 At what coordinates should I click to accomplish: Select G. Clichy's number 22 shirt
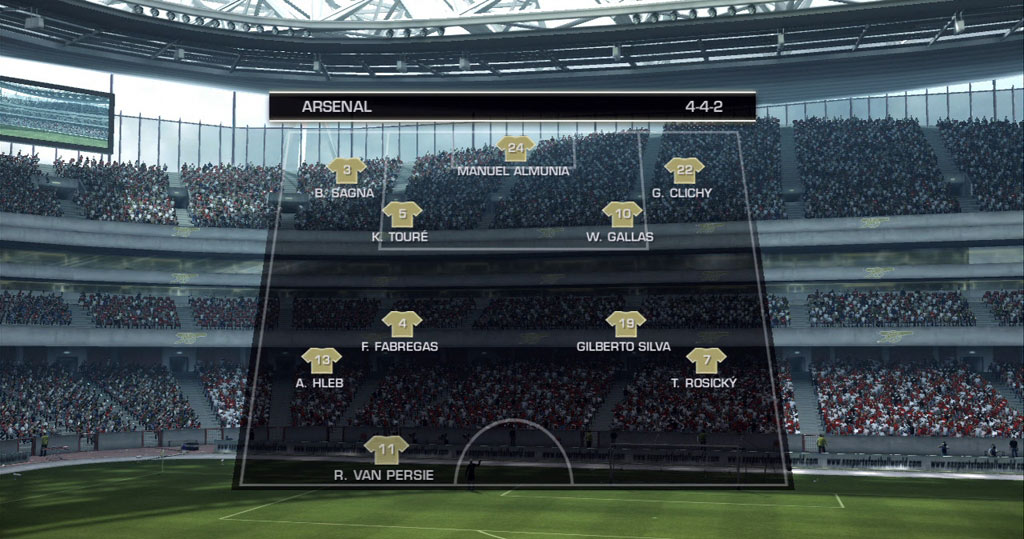684,171
